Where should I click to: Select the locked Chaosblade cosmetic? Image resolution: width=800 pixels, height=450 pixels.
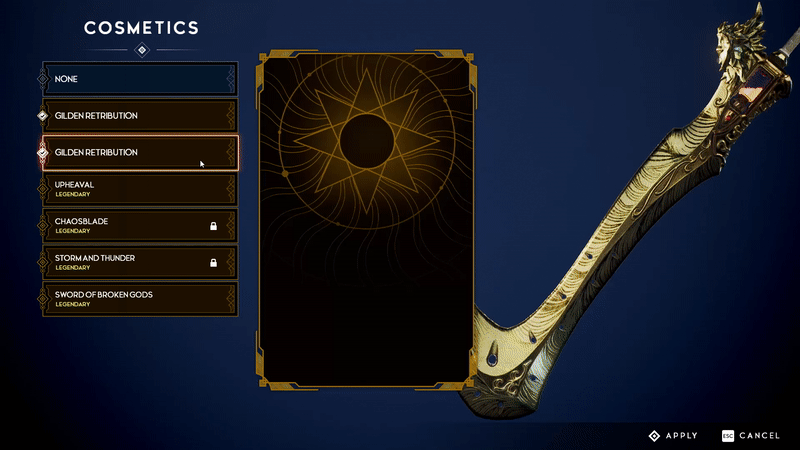pos(138,225)
